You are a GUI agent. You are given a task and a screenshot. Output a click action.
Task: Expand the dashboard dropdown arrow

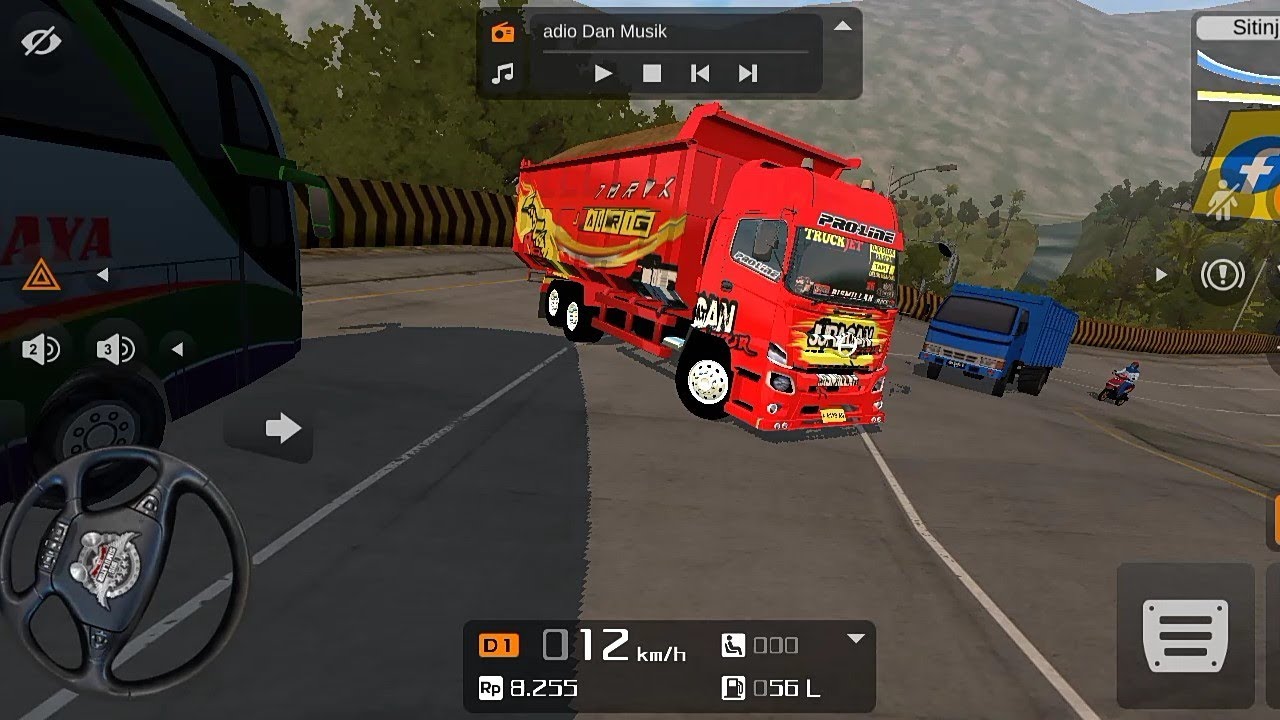click(x=856, y=638)
